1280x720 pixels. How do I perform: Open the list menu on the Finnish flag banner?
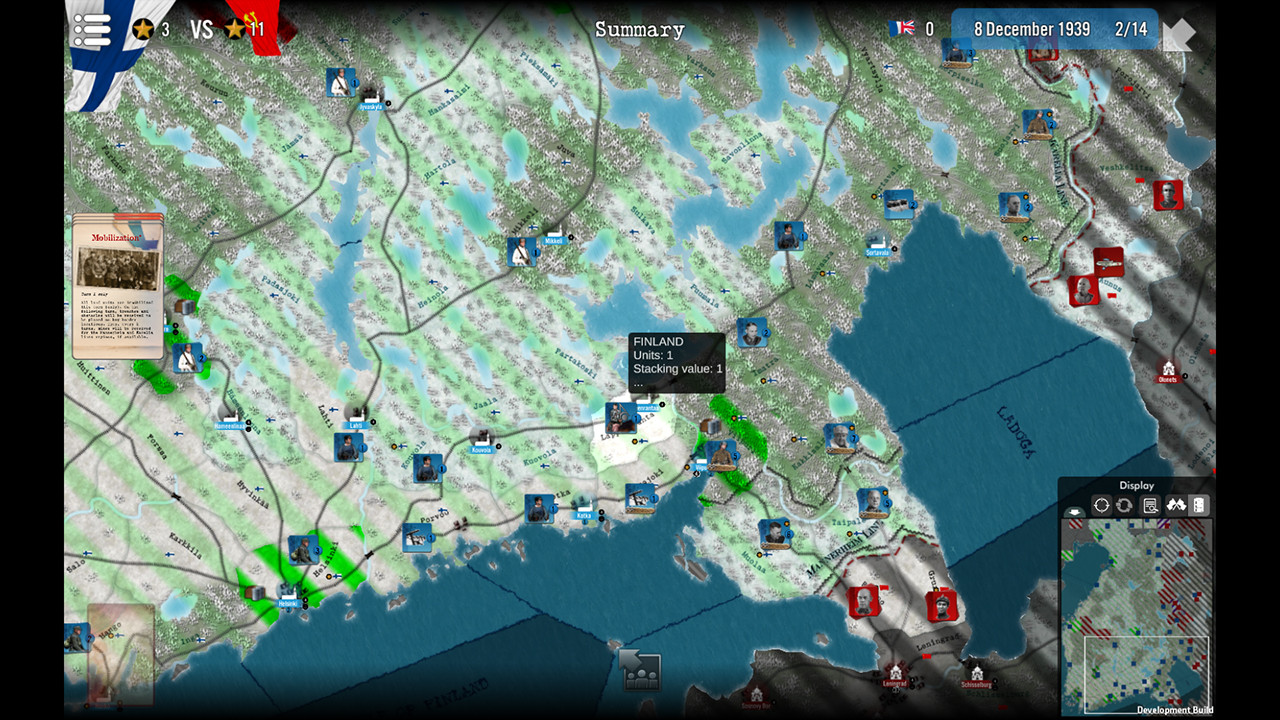(x=92, y=30)
